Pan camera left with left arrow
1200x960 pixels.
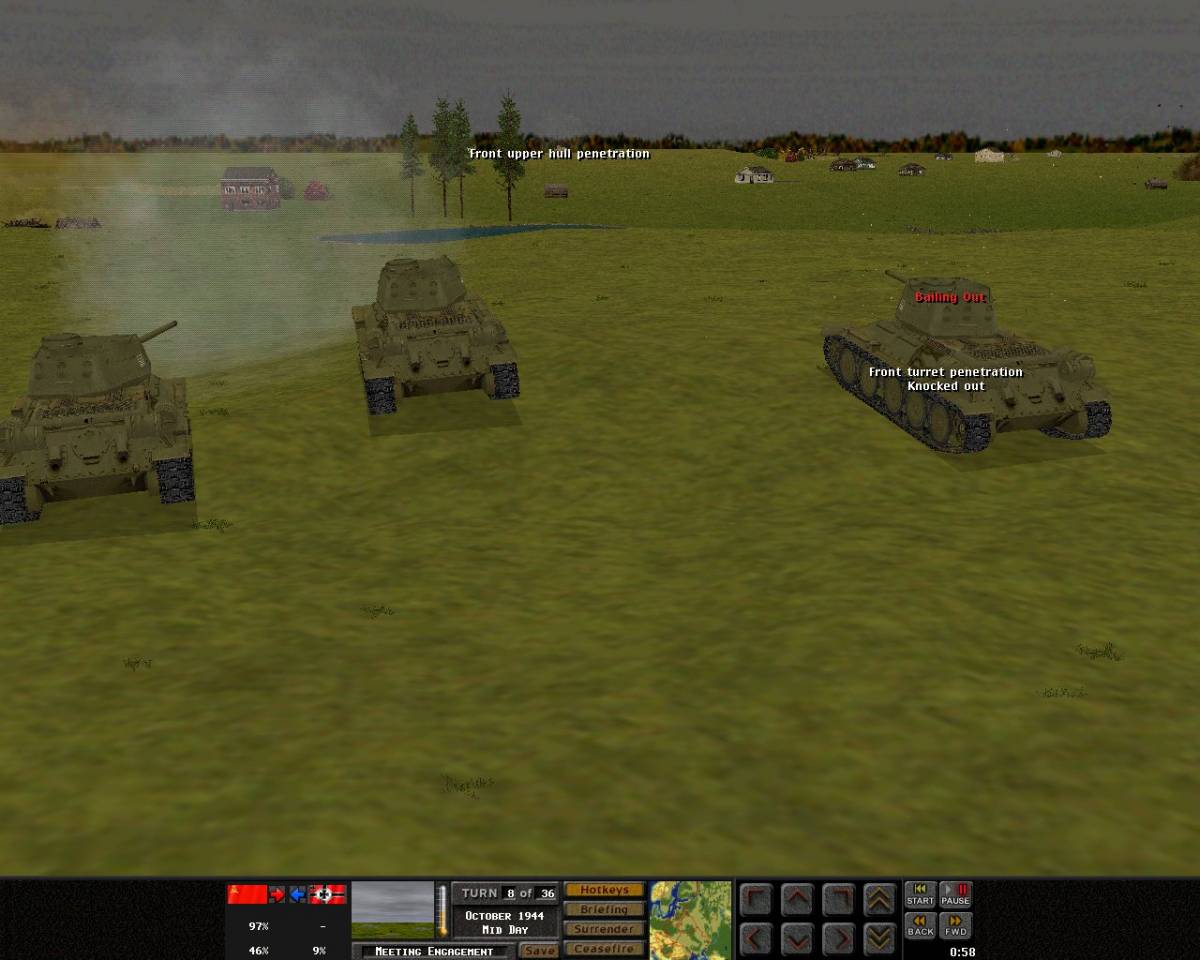coord(757,939)
